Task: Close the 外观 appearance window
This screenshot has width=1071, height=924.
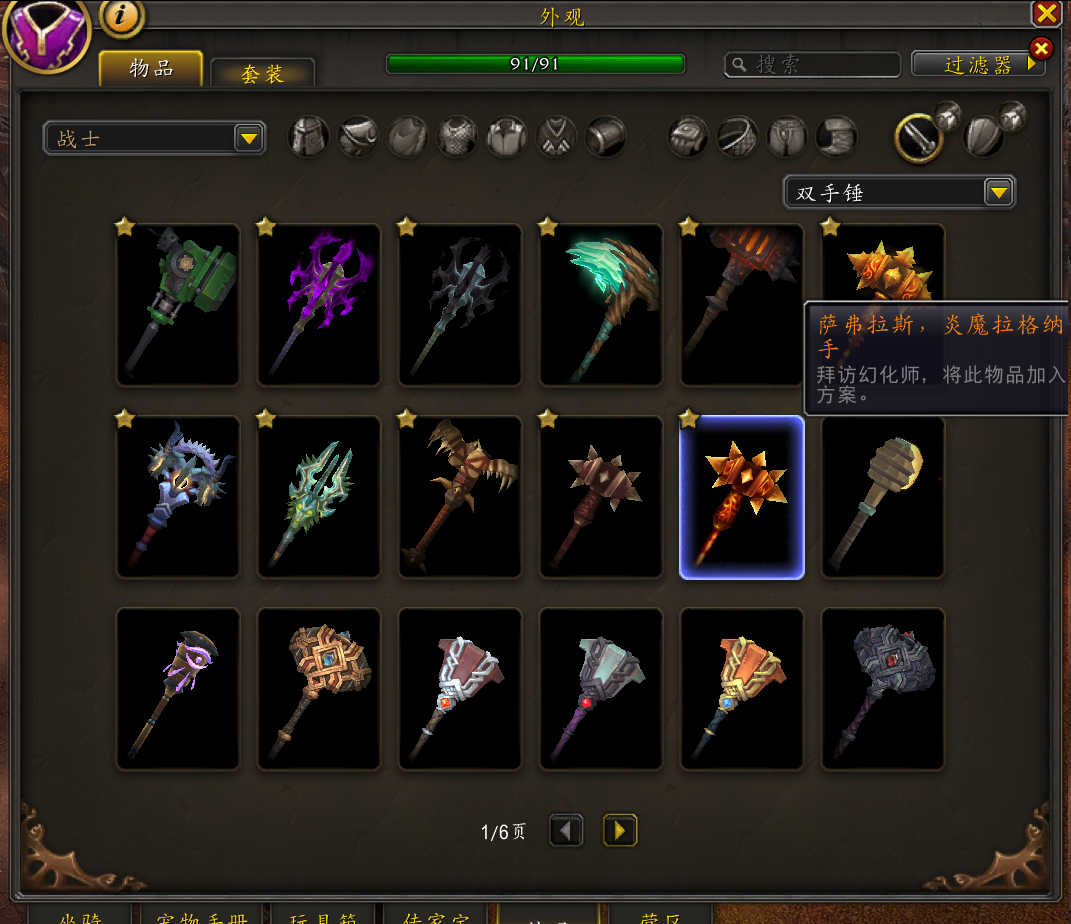Action: tap(1046, 13)
